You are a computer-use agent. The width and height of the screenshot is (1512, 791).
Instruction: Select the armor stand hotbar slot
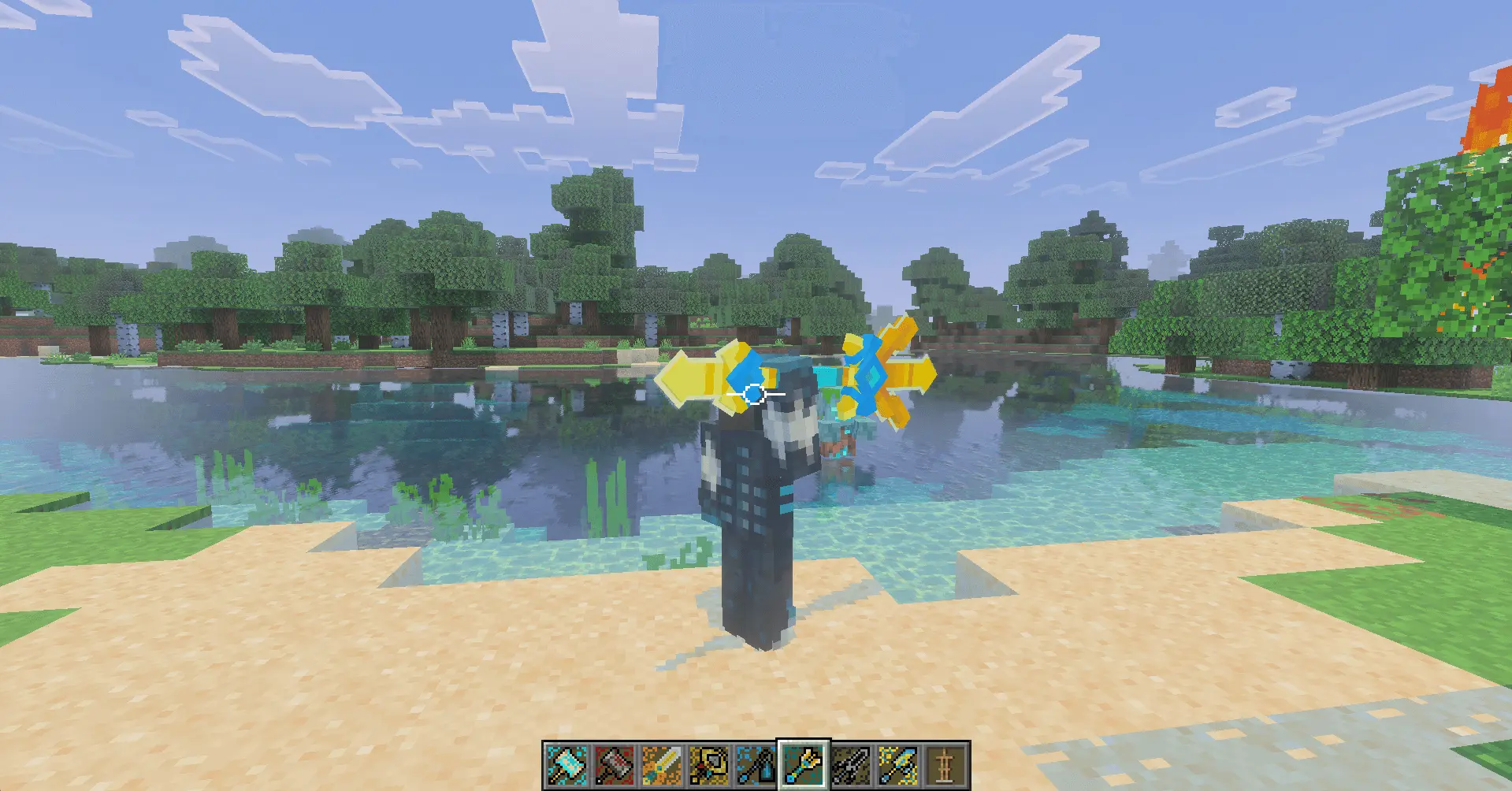point(945,765)
